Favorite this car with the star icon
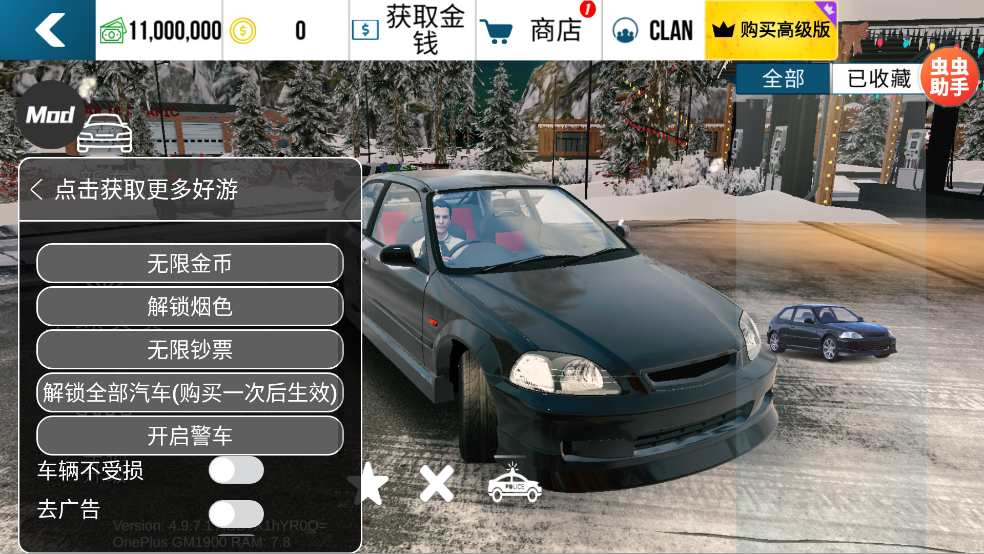Image resolution: width=984 pixels, height=554 pixels. 368,484
